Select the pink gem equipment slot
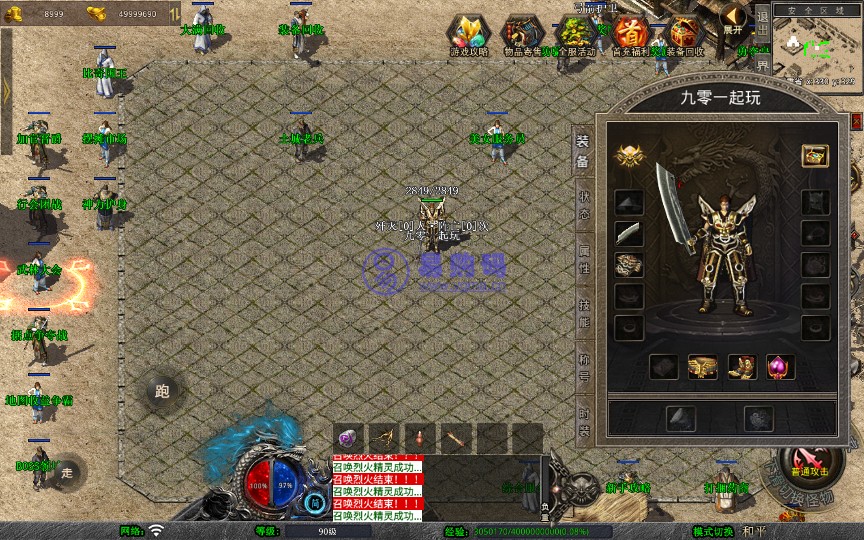Viewport: 864px width, 540px height. click(780, 367)
